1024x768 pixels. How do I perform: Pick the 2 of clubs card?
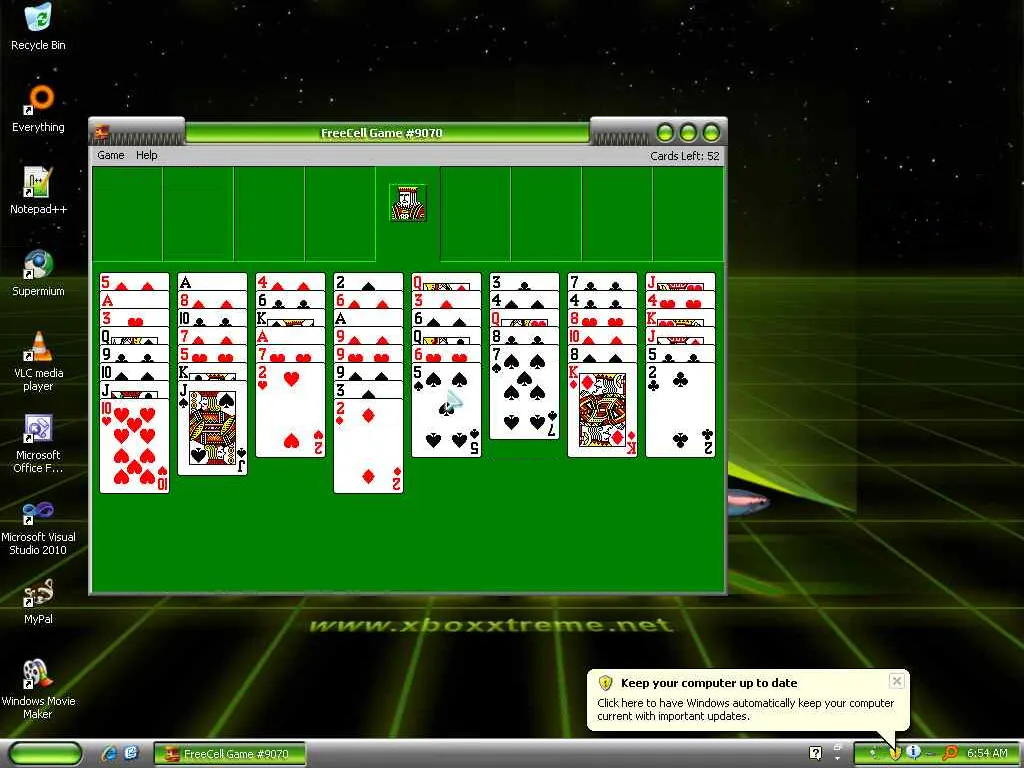(x=680, y=410)
